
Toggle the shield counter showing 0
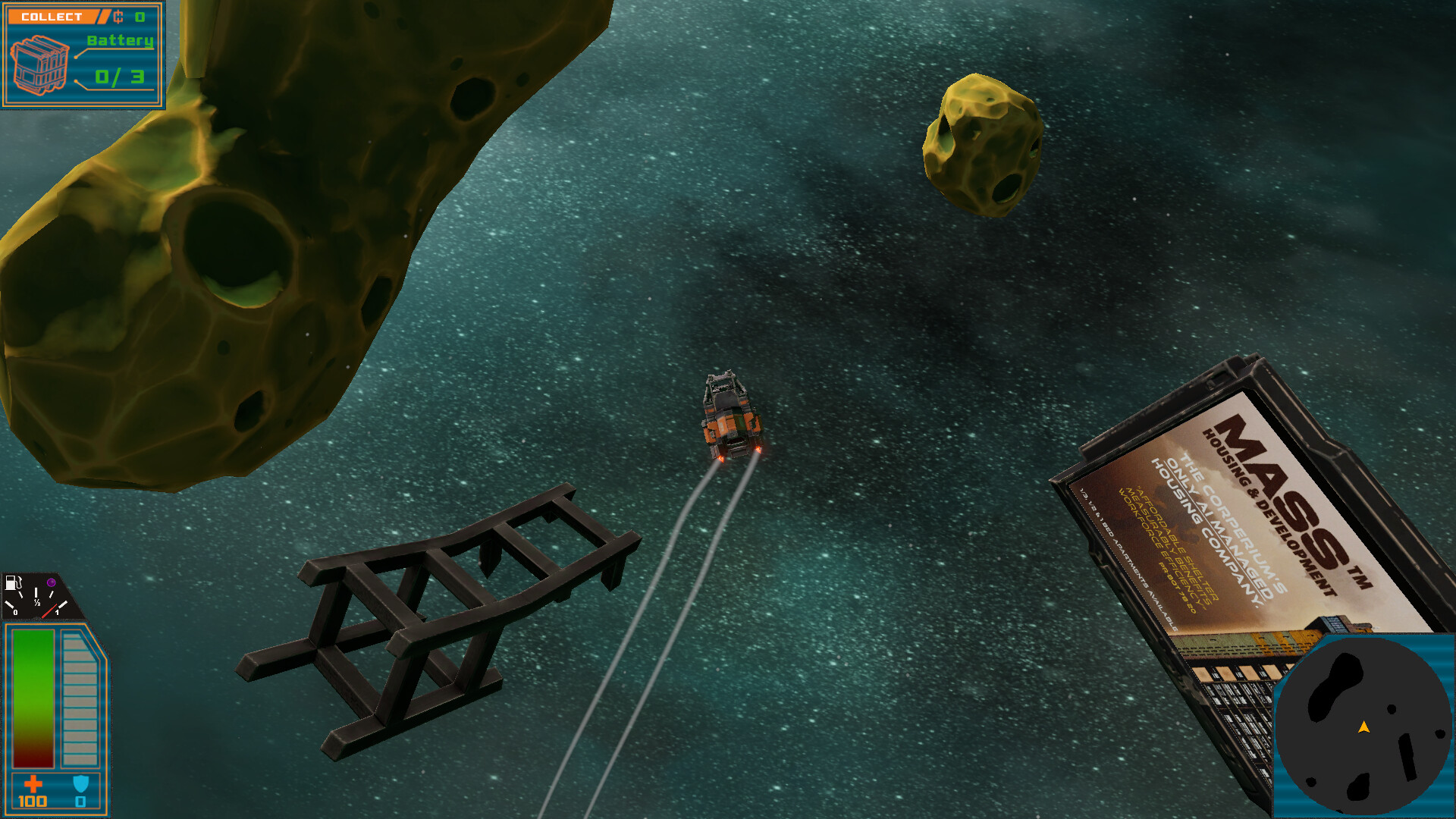pyautogui.click(x=80, y=801)
